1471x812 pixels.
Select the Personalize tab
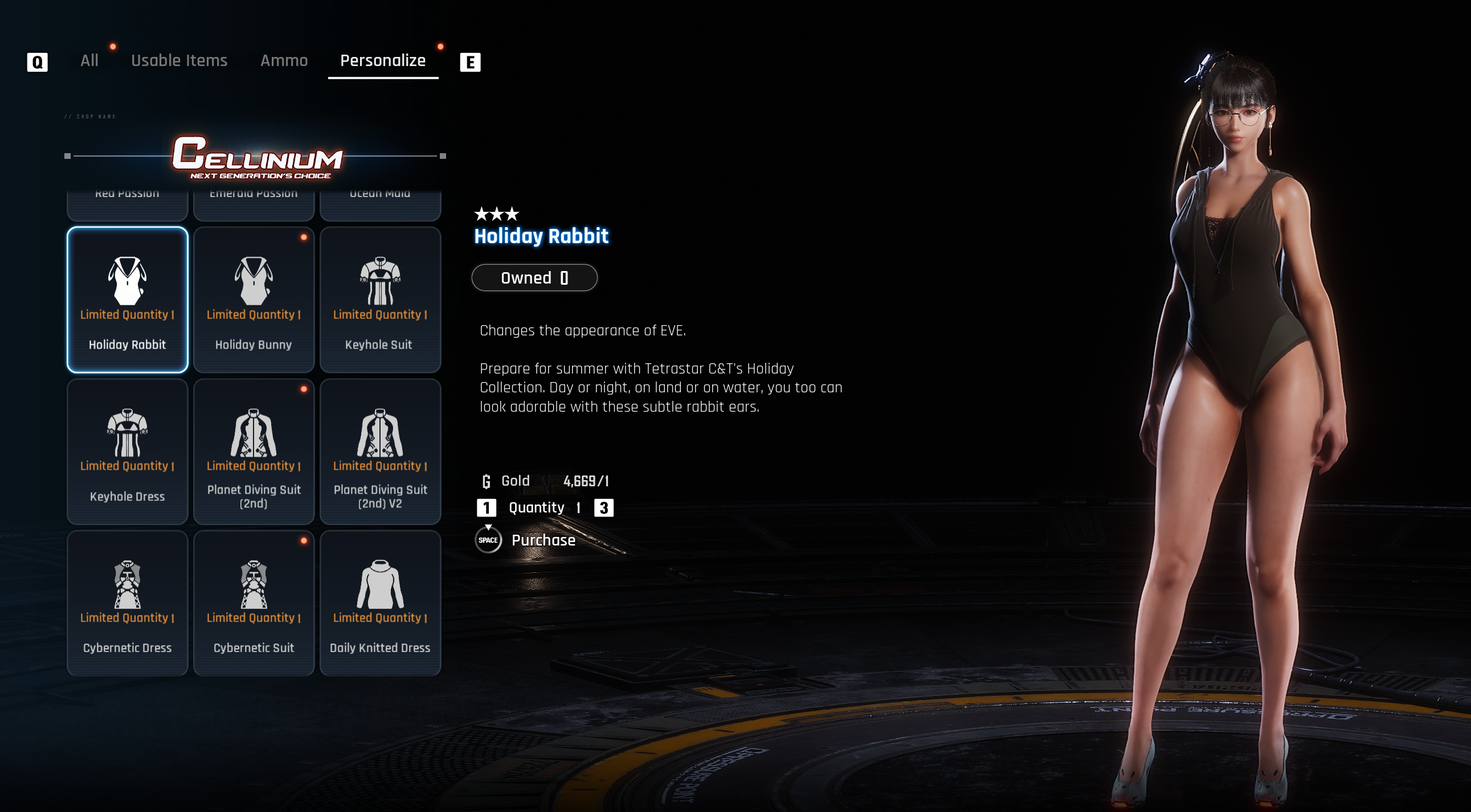click(x=383, y=60)
